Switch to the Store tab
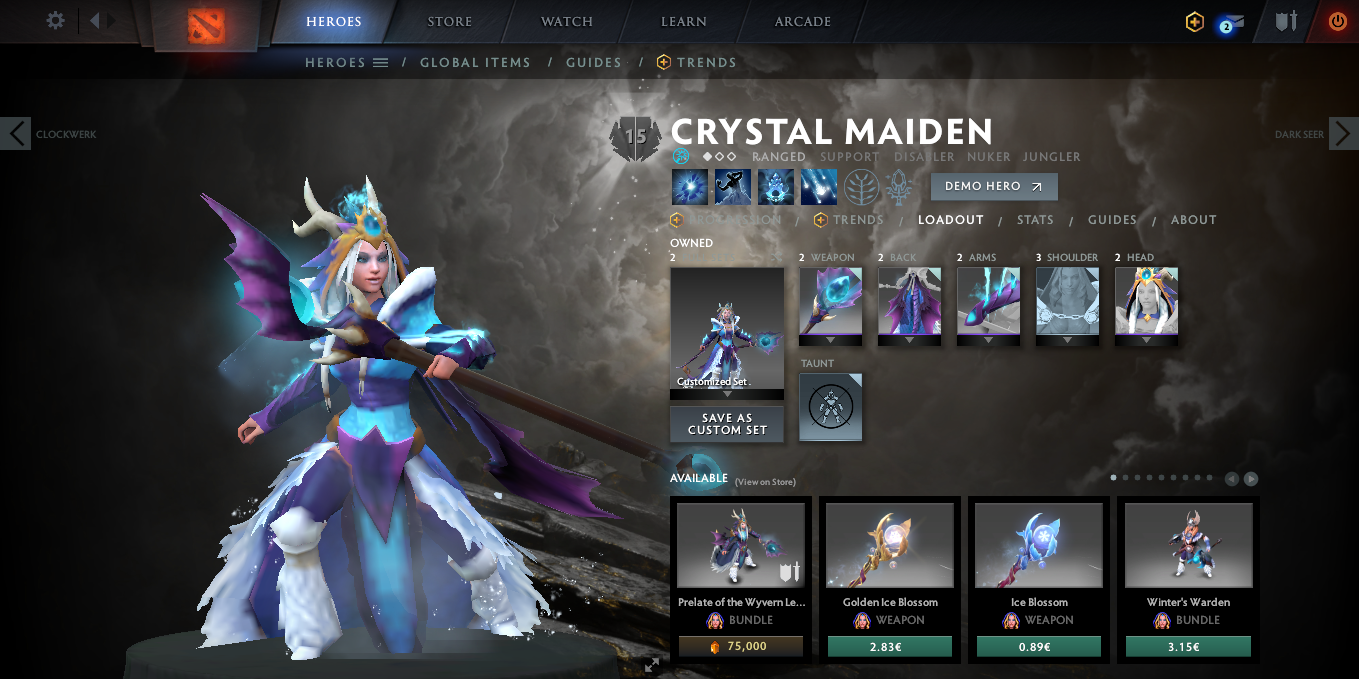1359x679 pixels. [x=449, y=21]
